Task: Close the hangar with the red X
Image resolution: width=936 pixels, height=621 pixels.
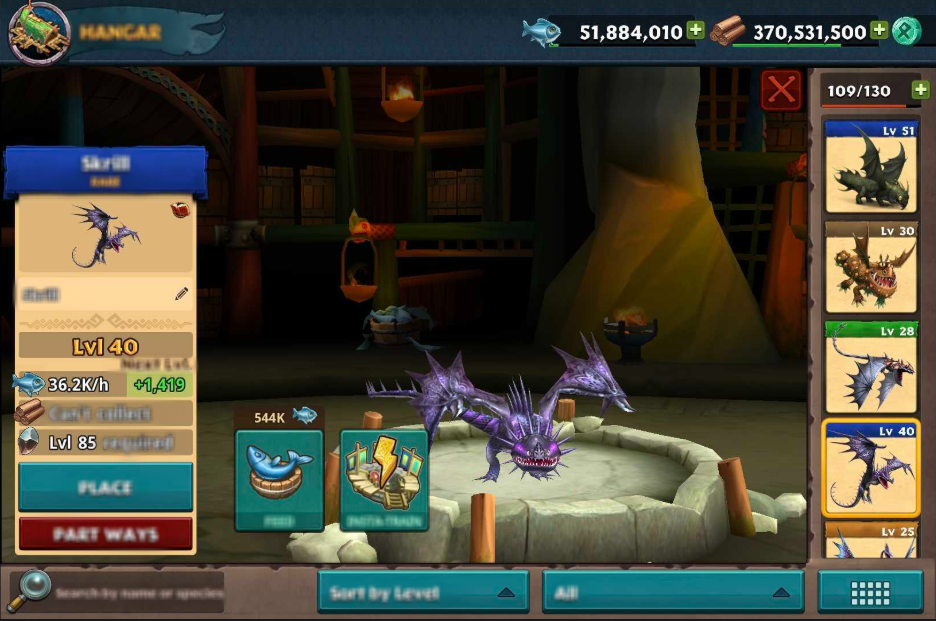Action: point(780,91)
